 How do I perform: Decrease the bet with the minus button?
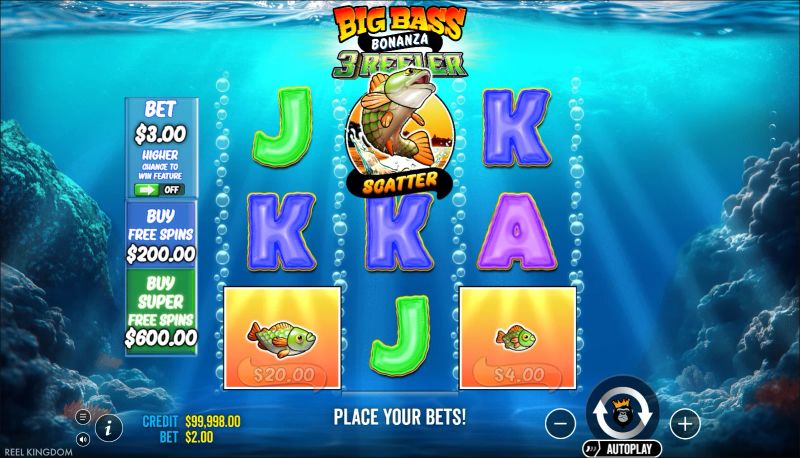click(x=561, y=424)
